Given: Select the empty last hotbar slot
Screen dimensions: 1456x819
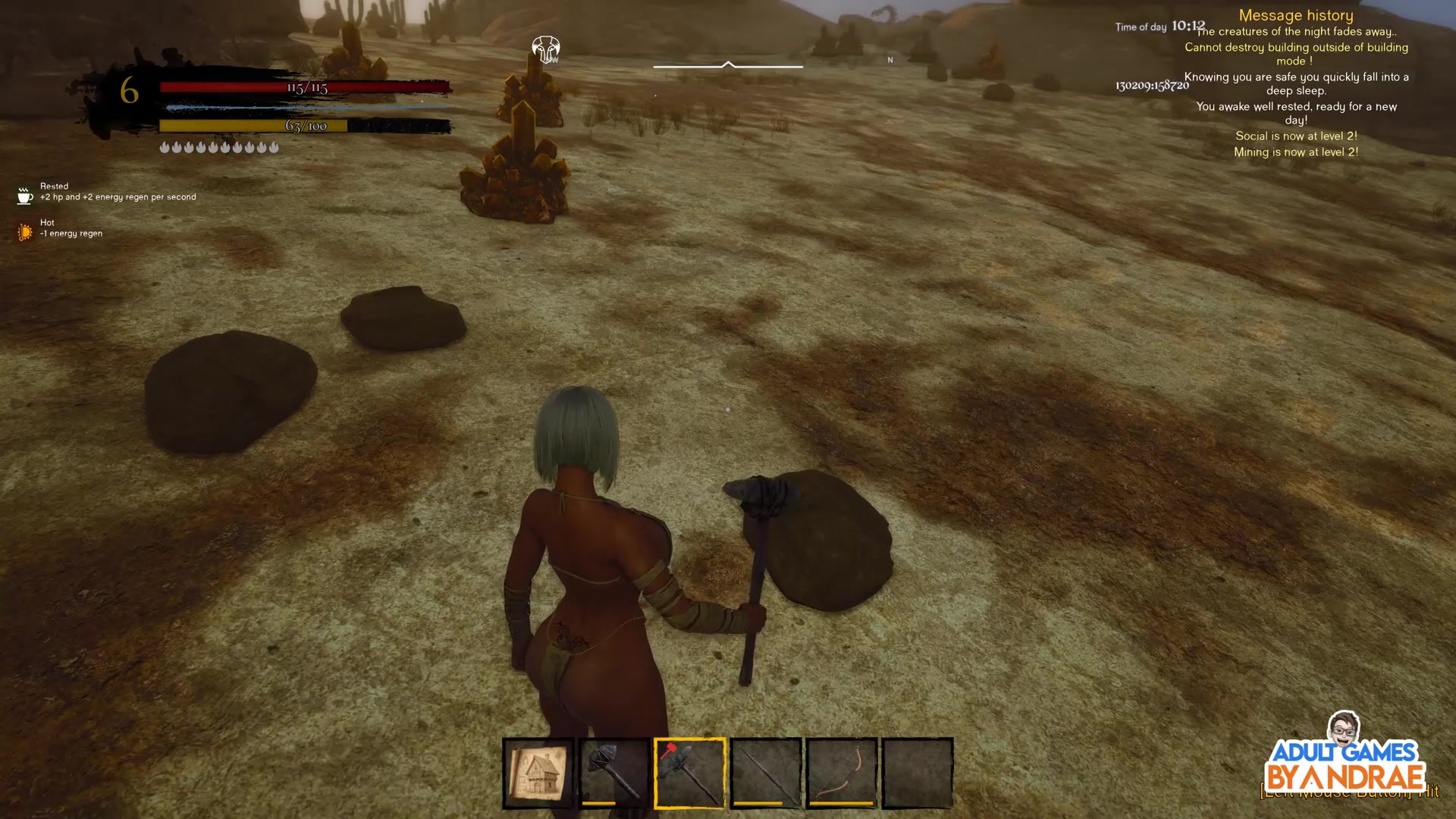Looking at the screenshot, I should pyautogui.click(x=917, y=773).
